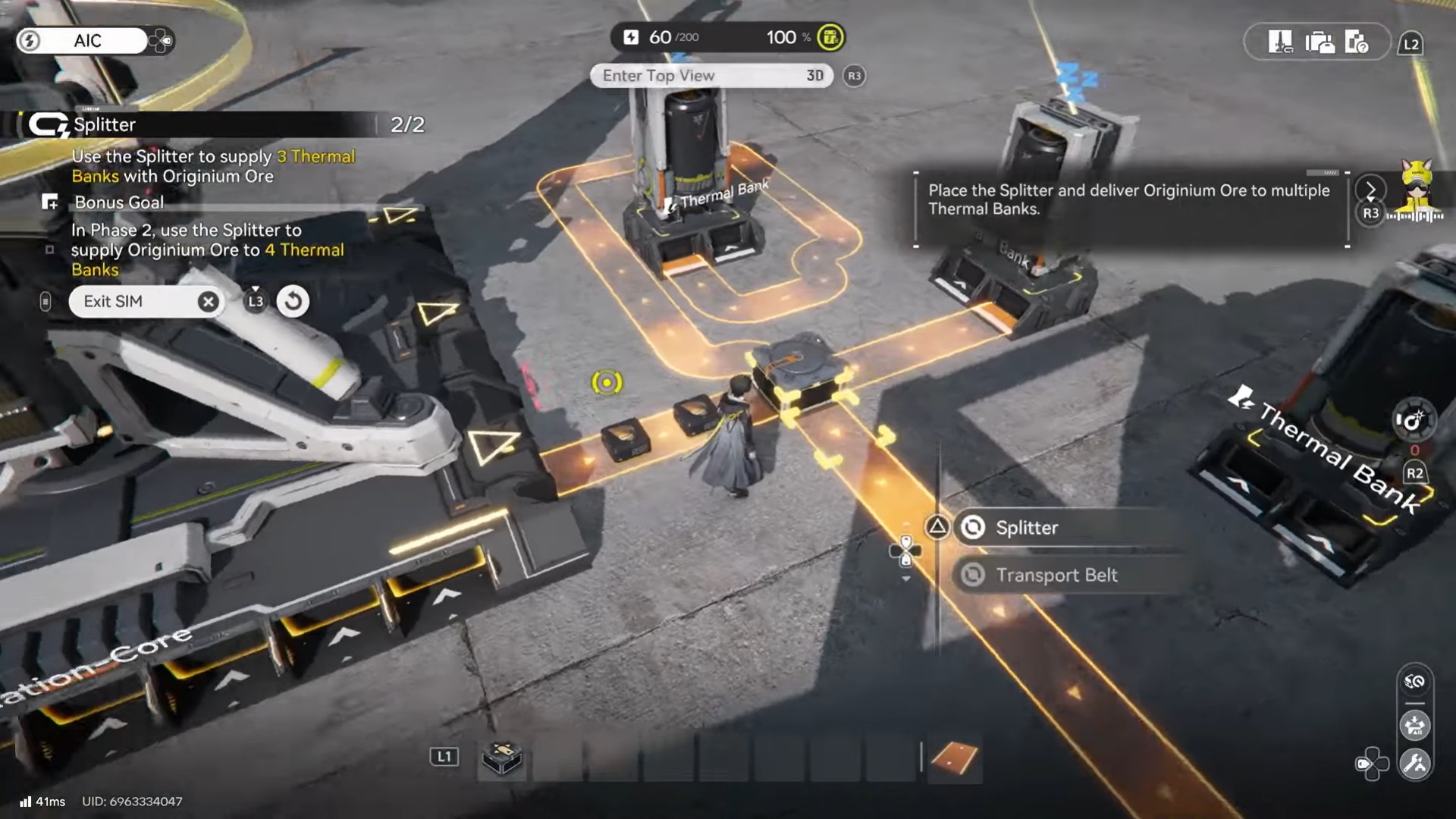
Task: Select the conveyor piece in the first hotbar slot
Action: click(500, 758)
